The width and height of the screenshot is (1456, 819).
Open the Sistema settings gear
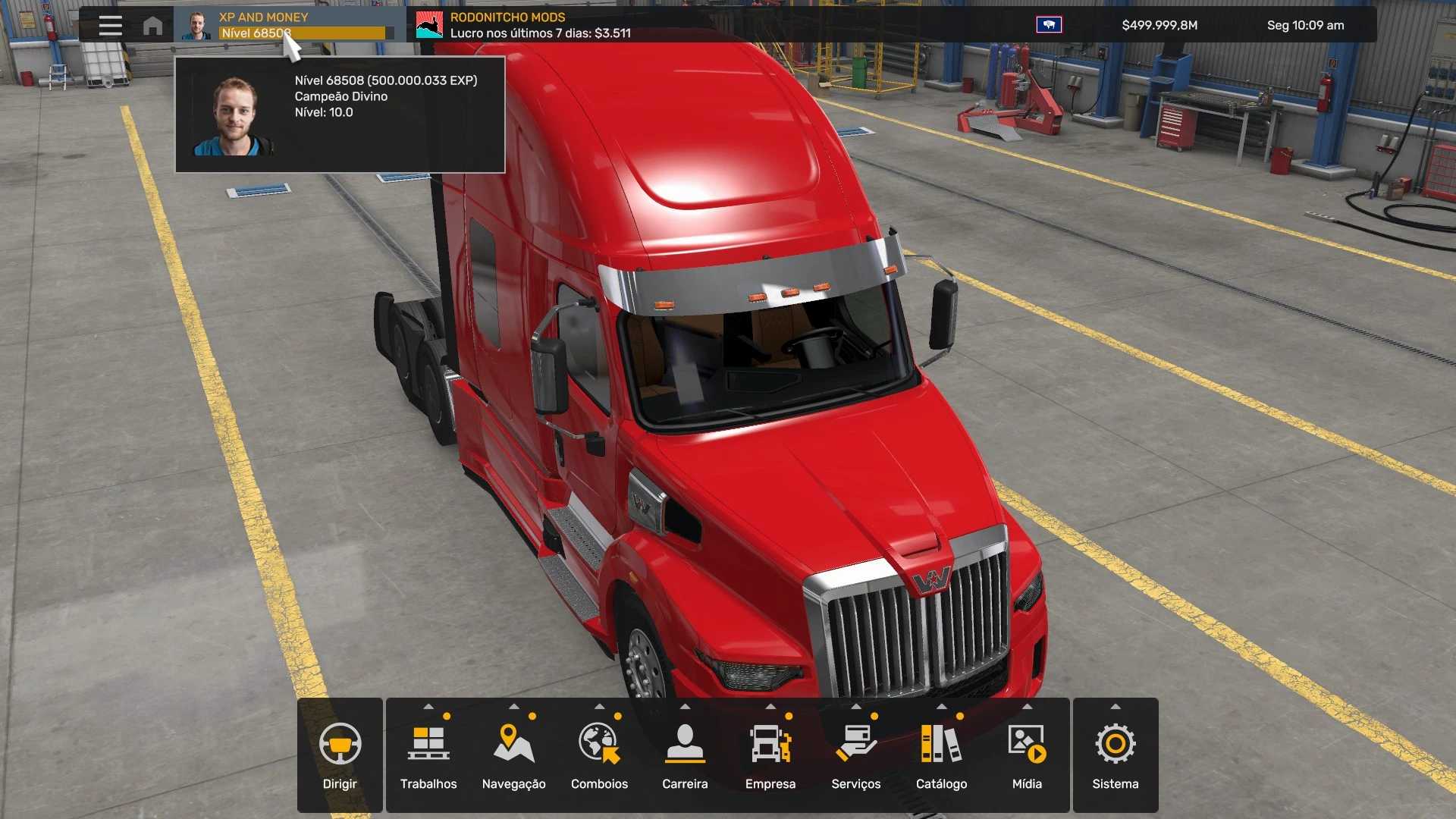coord(1116,755)
